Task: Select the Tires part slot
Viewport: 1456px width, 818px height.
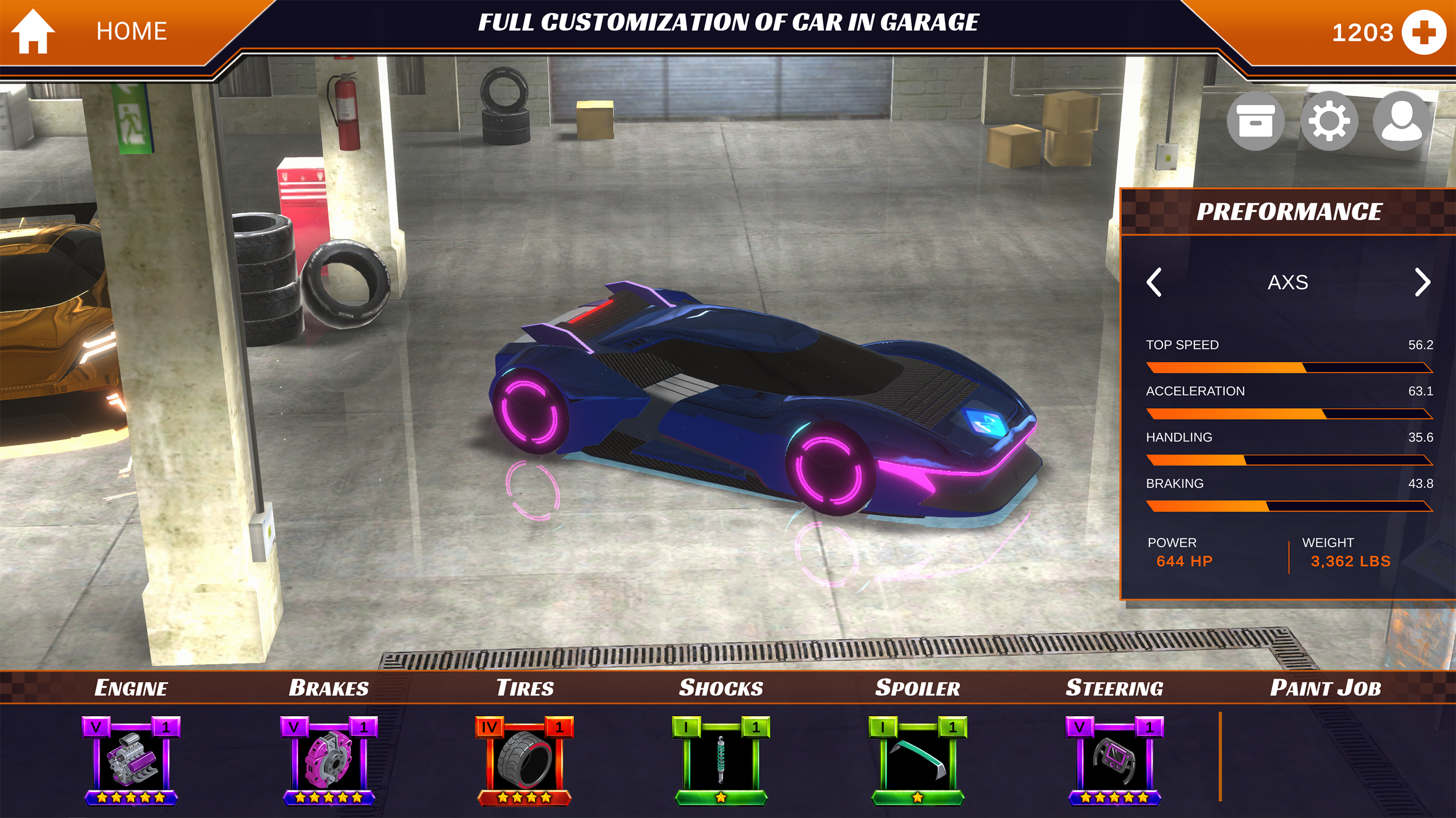Action: [x=524, y=760]
